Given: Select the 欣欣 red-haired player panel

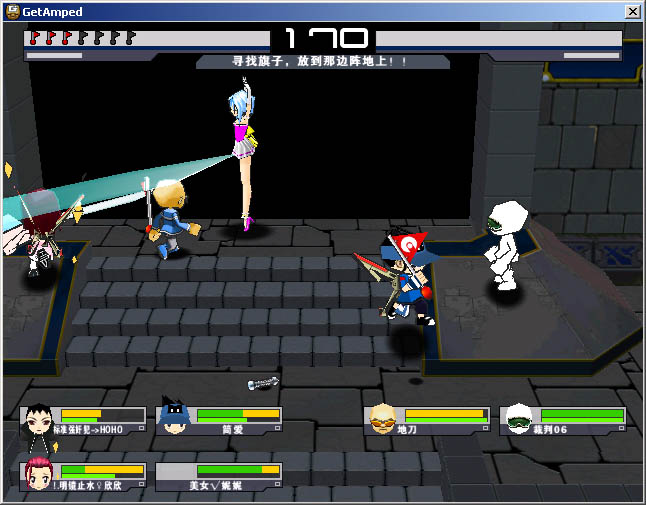Looking at the screenshot, I should coord(84,476).
